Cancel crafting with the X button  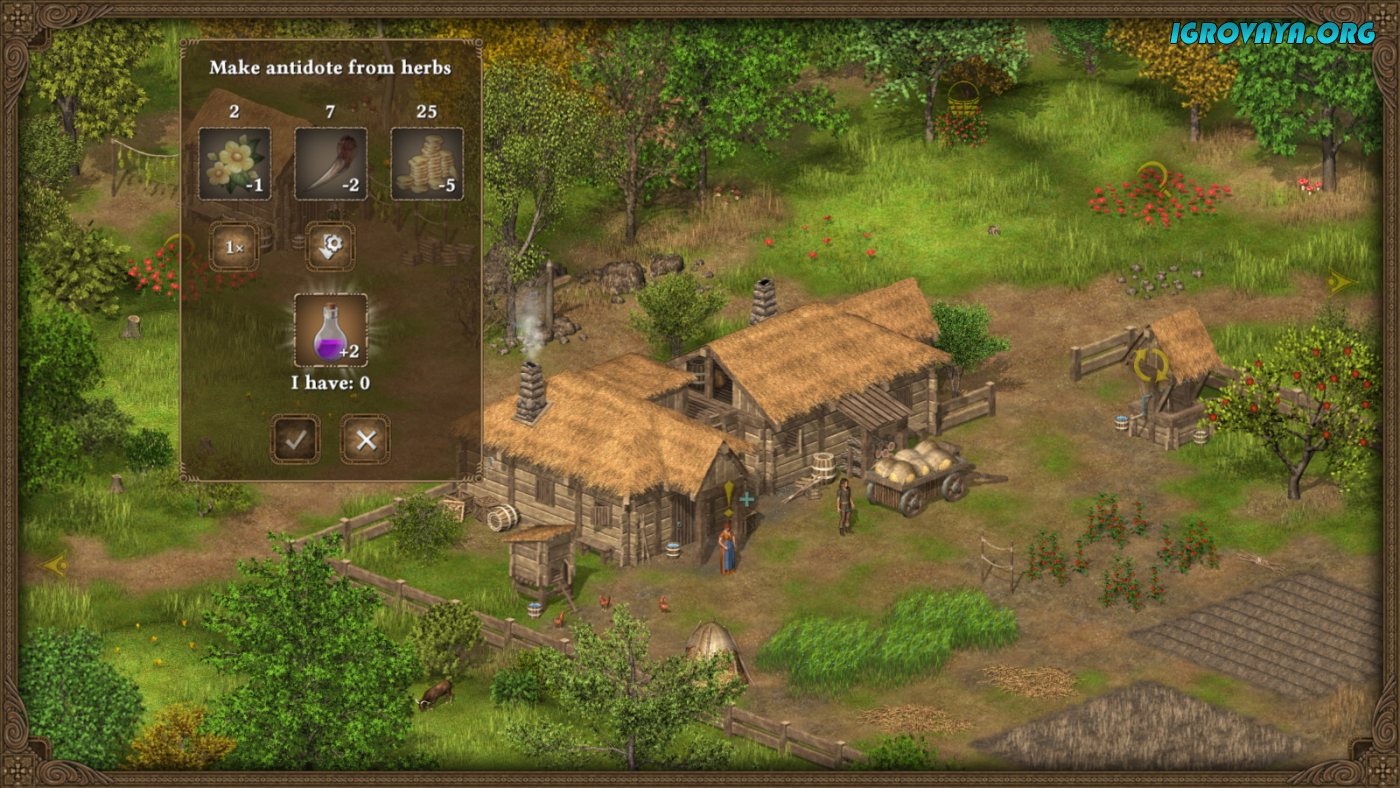(x=365, y=439)
